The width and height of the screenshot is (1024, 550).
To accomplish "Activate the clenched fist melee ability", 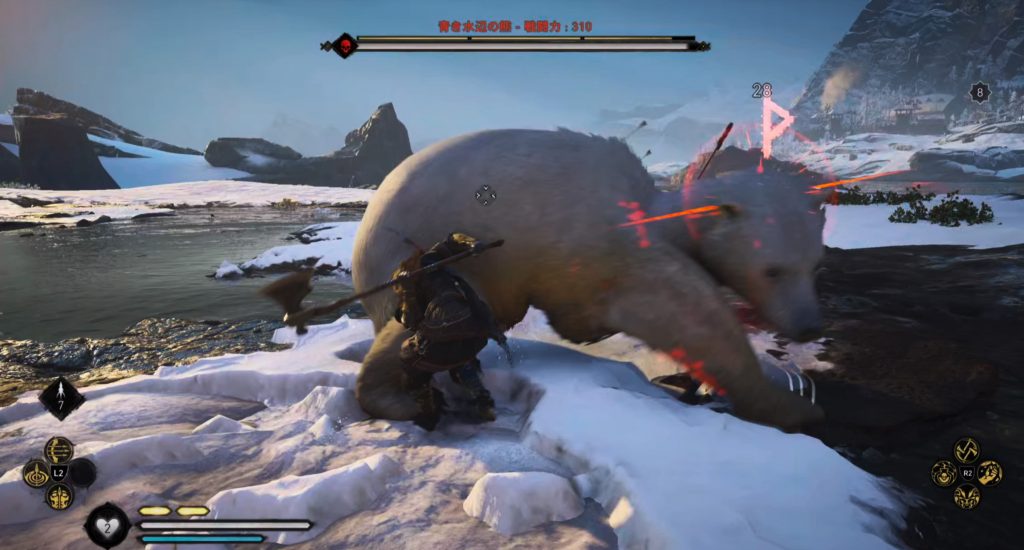I will 990,473.
